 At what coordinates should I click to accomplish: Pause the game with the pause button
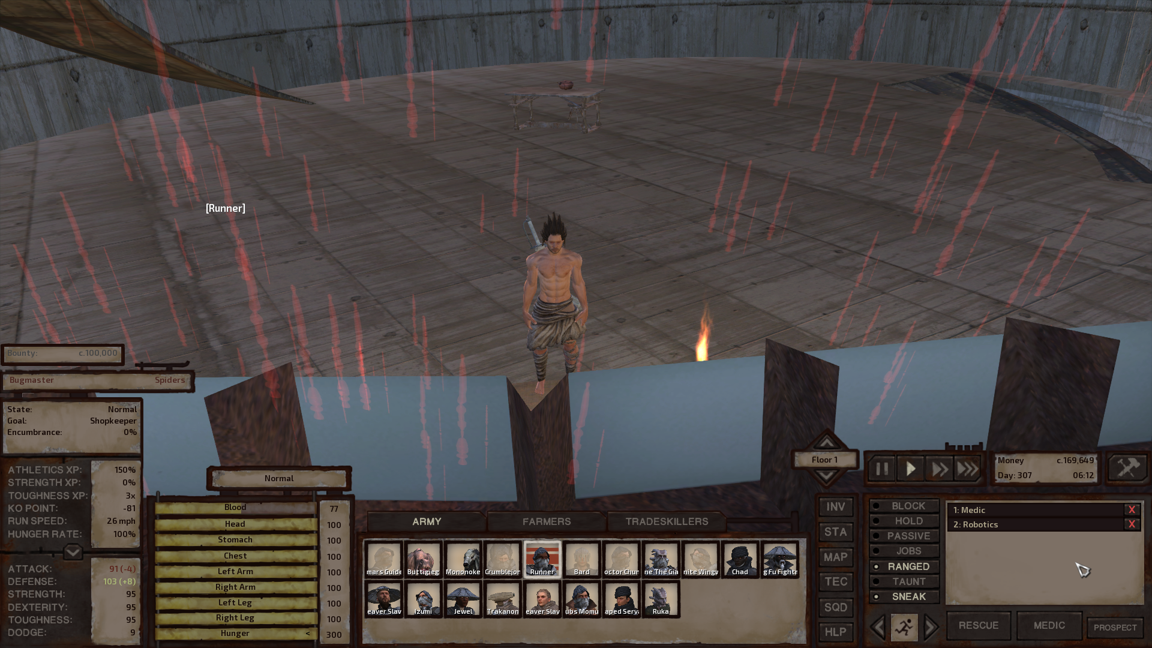[882, 468]
